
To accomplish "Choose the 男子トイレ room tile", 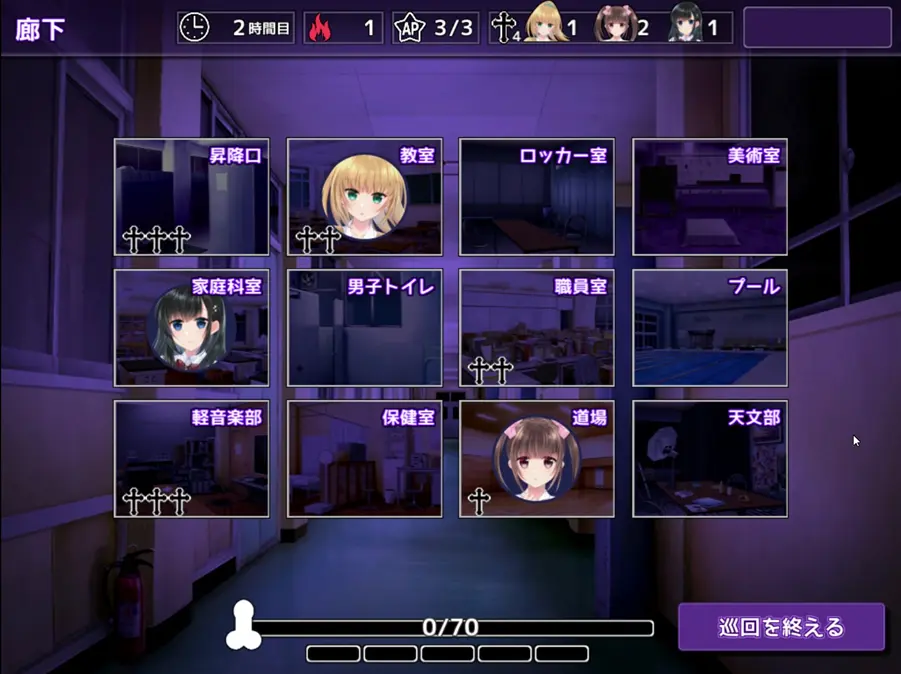I will click(364, 328).
